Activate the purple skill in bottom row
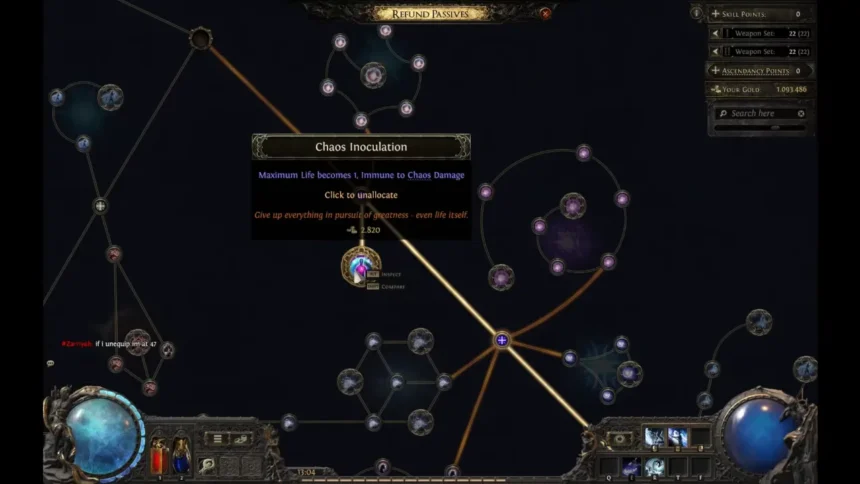This screenshot has width=860, height=484. pos(631,466)
